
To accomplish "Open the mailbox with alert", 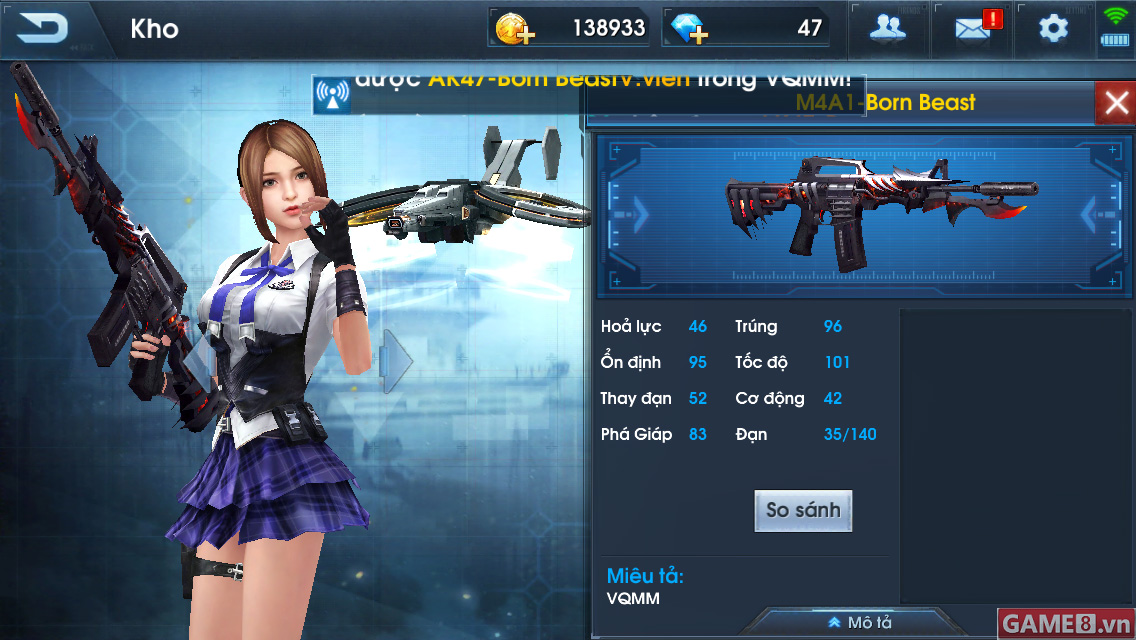I will click(x=972, y=28).
